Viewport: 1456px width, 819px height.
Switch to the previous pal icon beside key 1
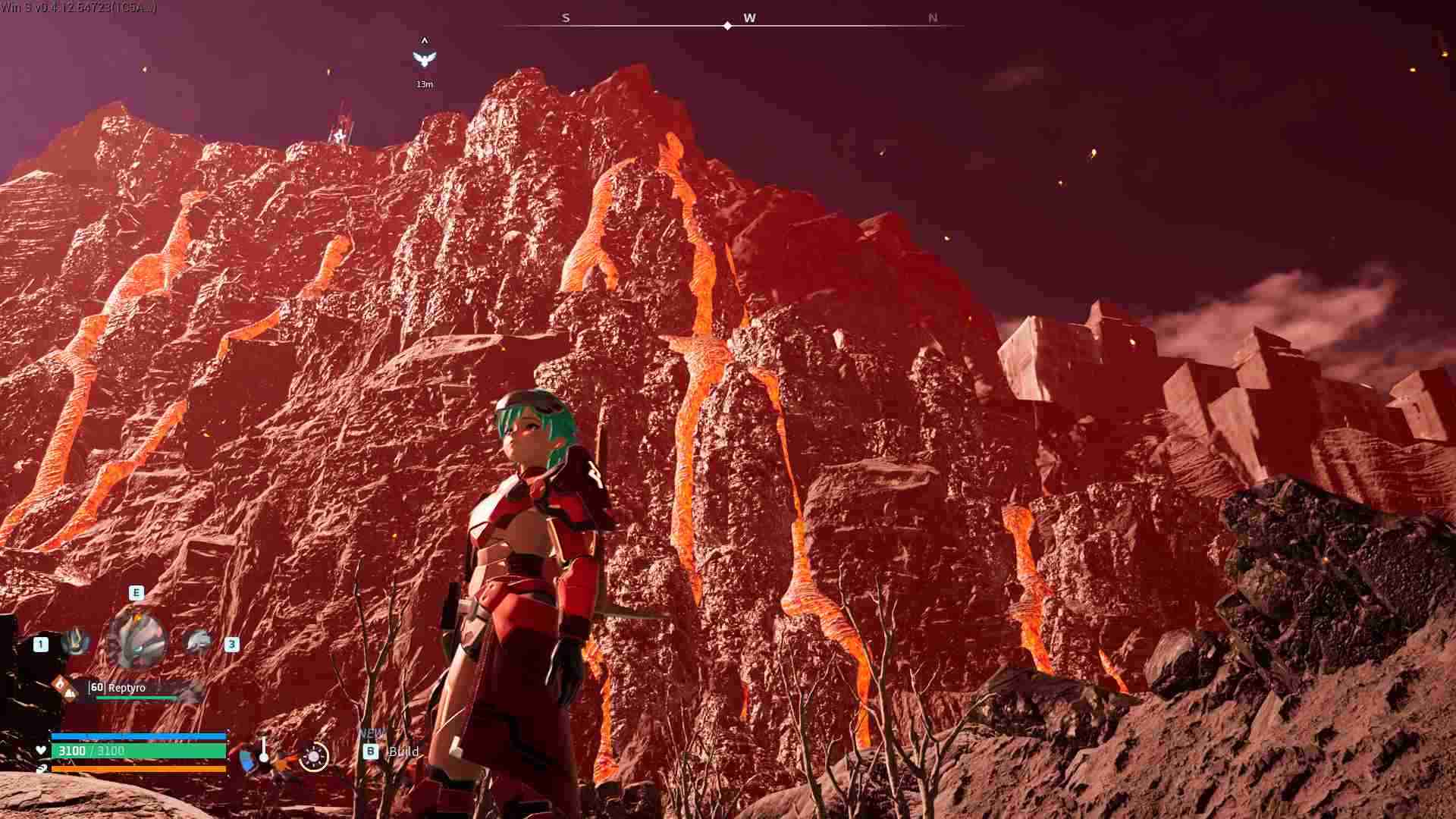(x=76, y=643)
